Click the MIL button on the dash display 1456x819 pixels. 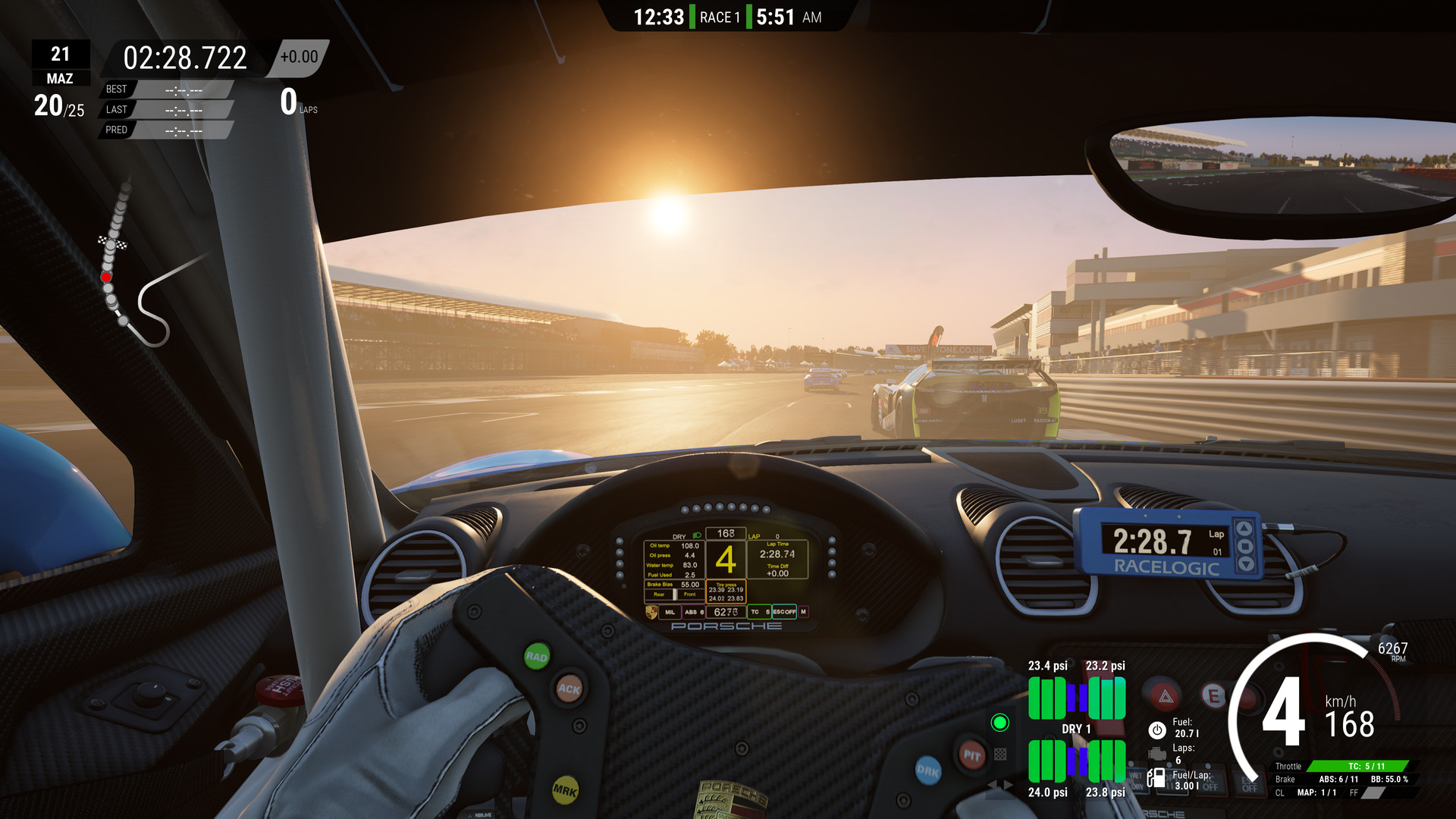pos(670,612)
